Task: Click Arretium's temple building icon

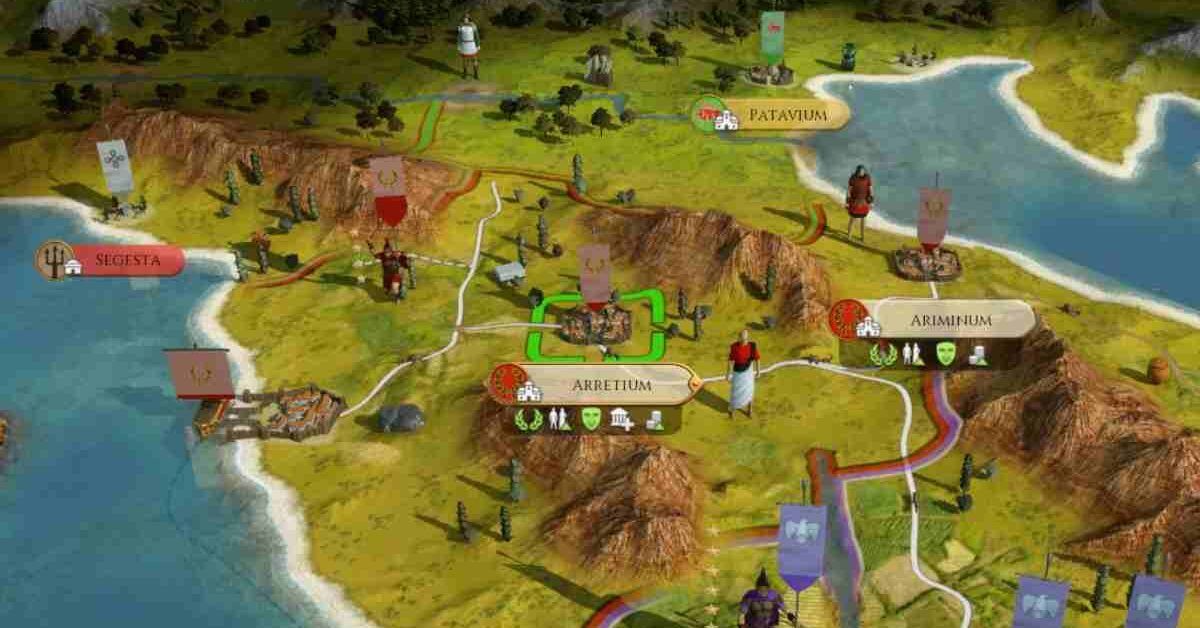Action: coord(621,419)
